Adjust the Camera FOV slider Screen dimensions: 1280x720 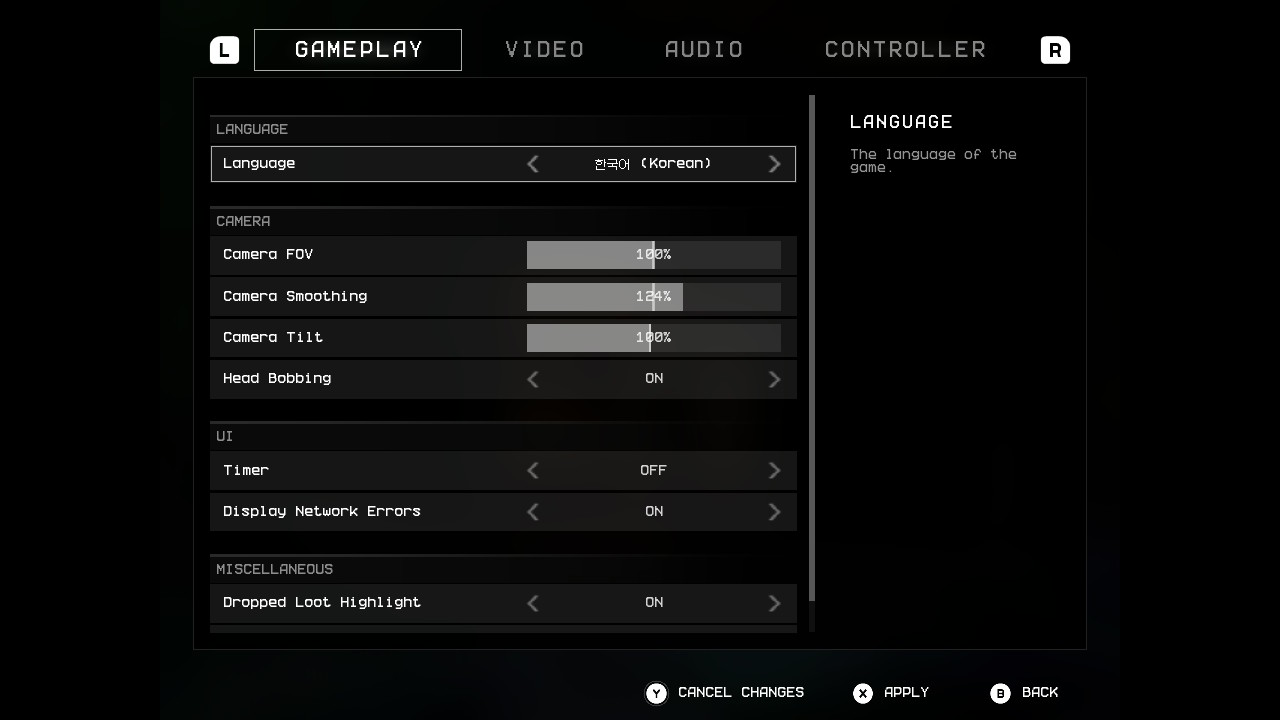pos(653,255)
